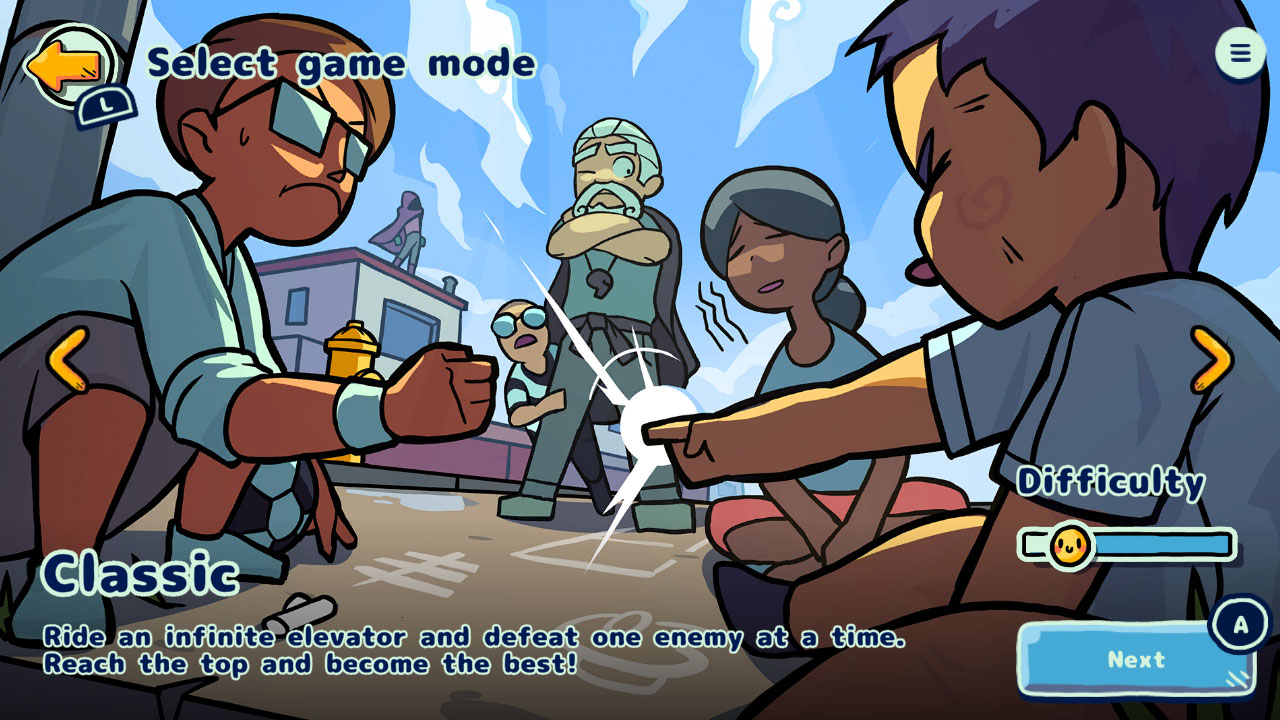Screen dimensions: 1280x720
Task: Click the Select game mode heading
Action: (x=343, y=62)
